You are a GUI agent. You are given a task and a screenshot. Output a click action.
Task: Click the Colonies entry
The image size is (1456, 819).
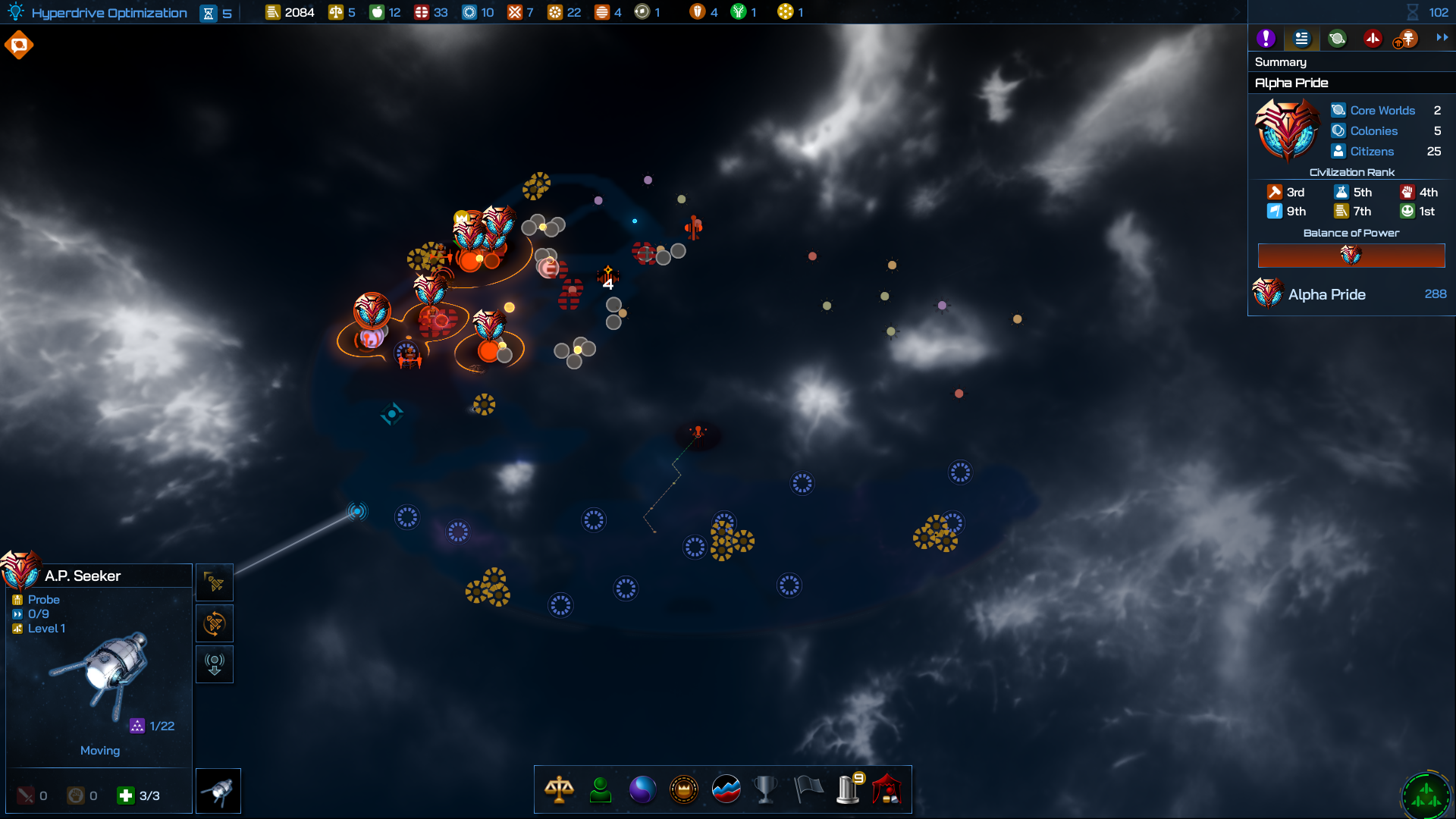(x=1373, y=131)
